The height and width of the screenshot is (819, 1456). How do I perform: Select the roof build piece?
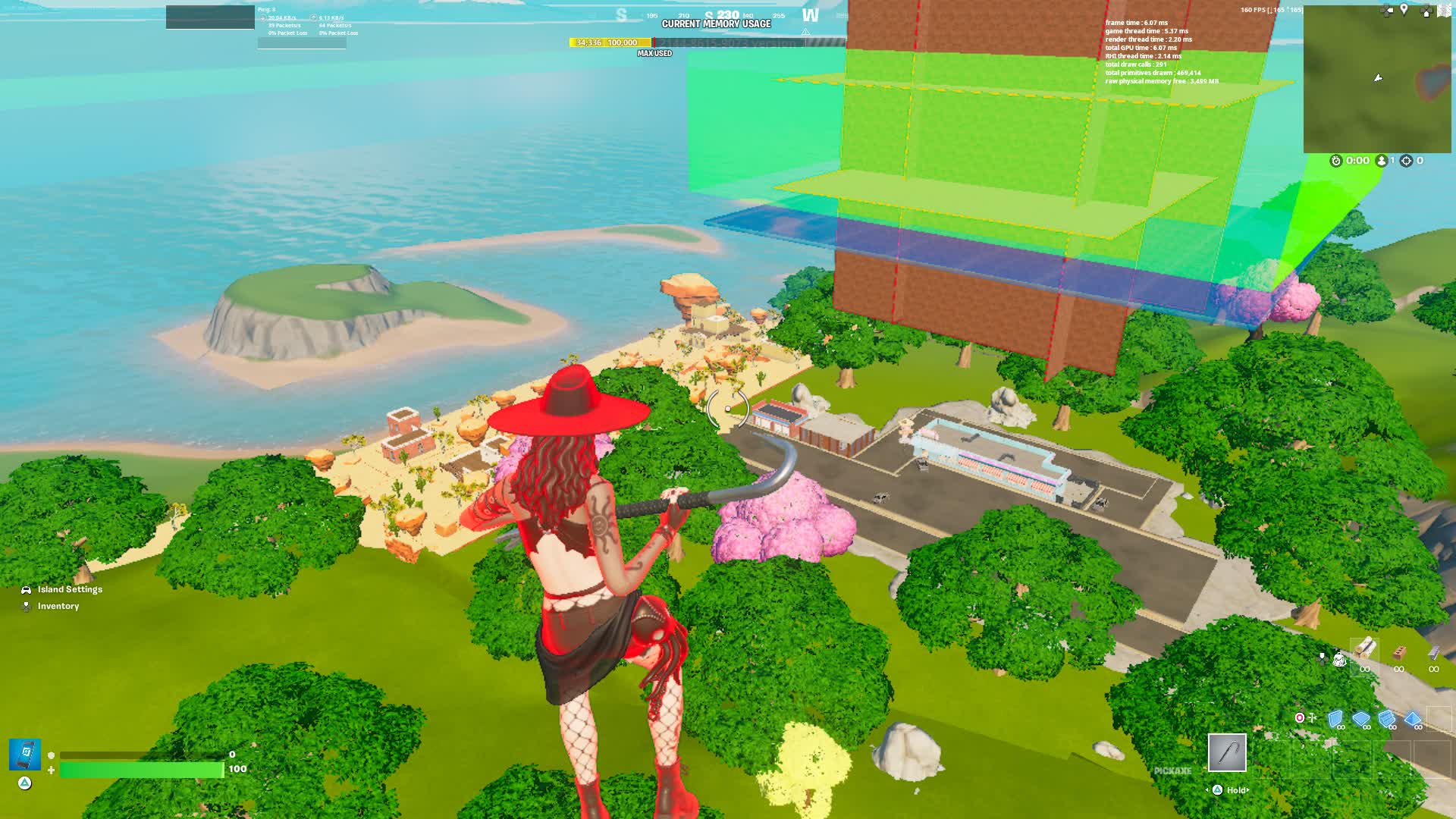click(1413, 719)
